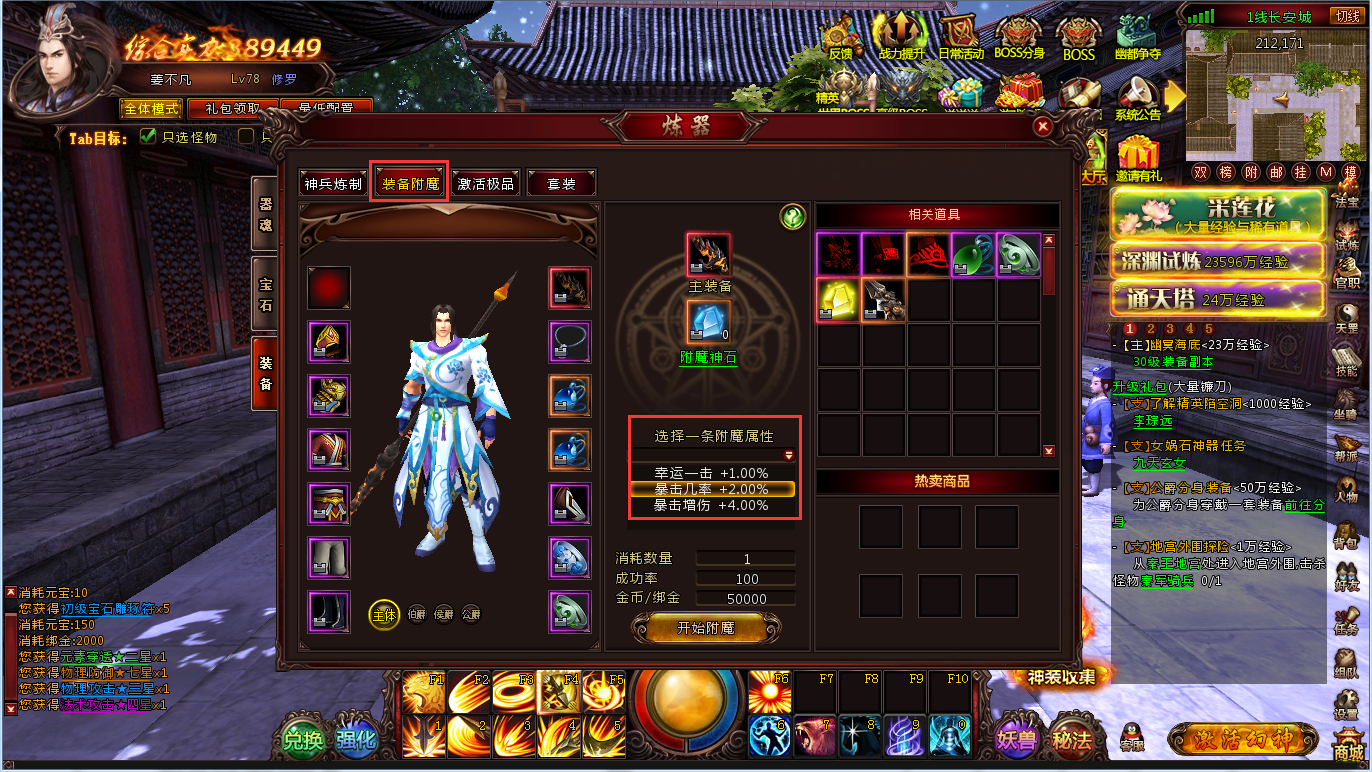Select the 暴击增伤 +4.00% attribute

click(x=711, y=506)
